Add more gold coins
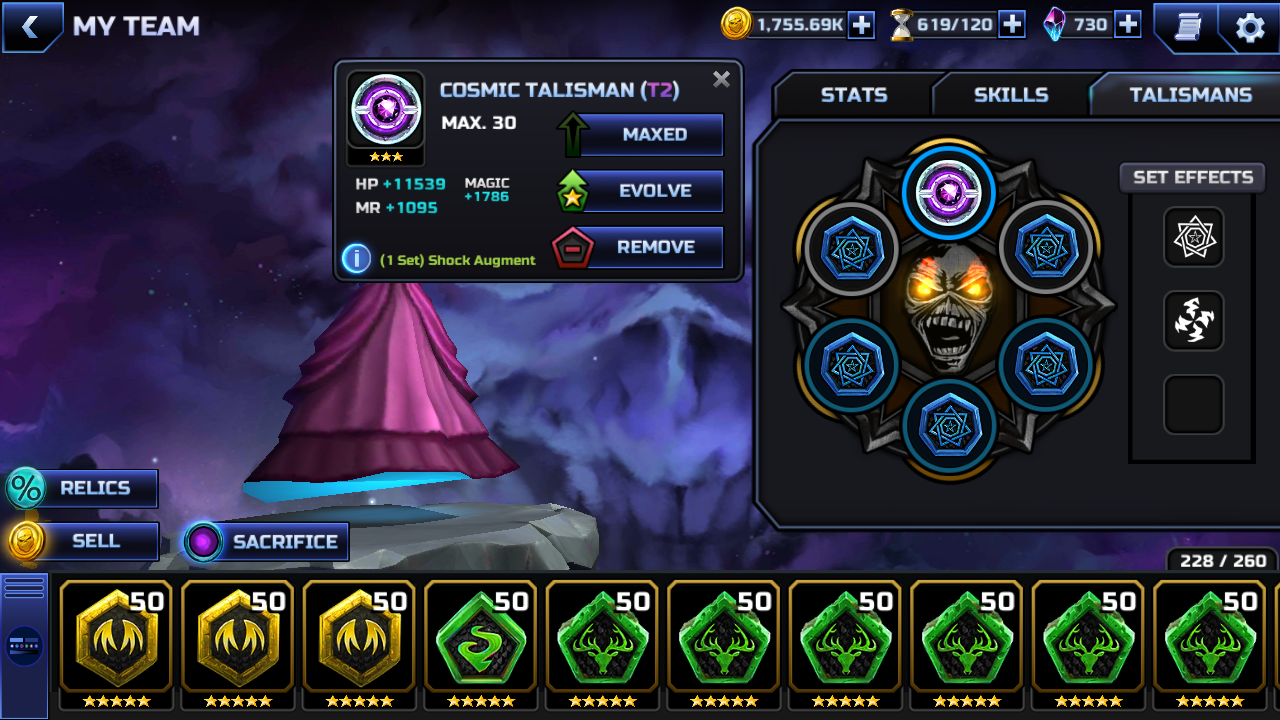 coord(861,25)
